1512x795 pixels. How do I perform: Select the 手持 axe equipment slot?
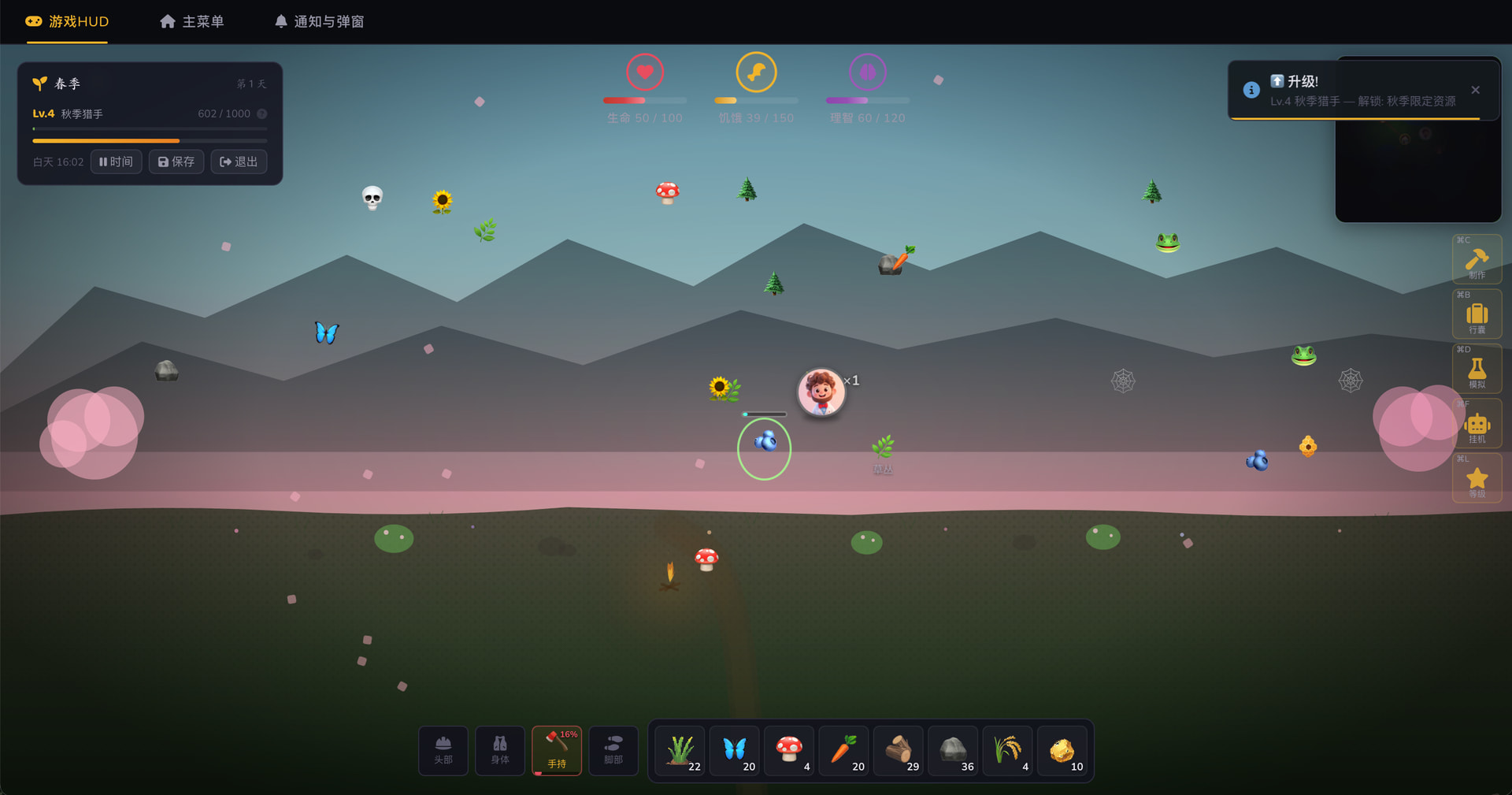[x=557, y=750]
